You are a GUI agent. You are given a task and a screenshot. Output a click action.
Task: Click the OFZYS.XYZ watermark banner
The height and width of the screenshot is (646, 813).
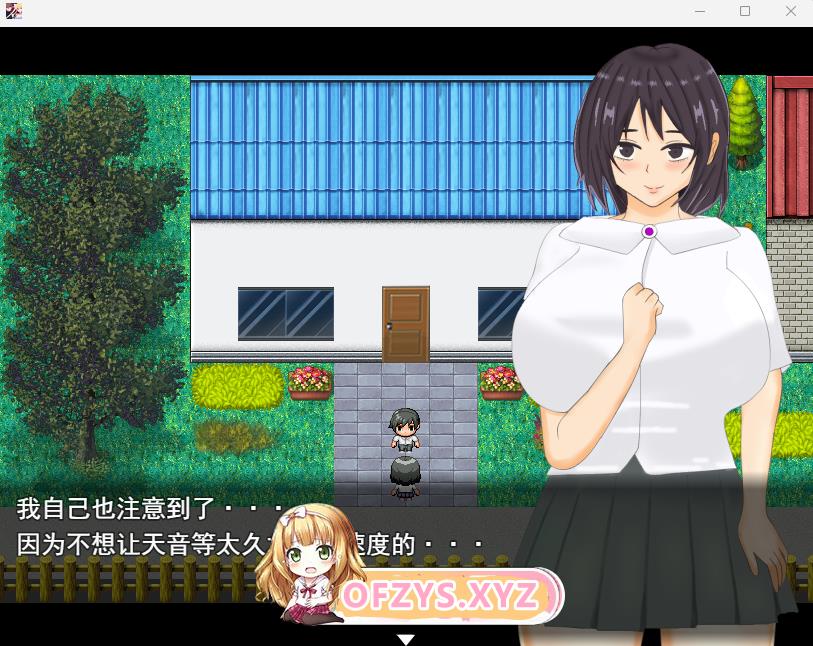pyautogui.click(x=440, y=596)
